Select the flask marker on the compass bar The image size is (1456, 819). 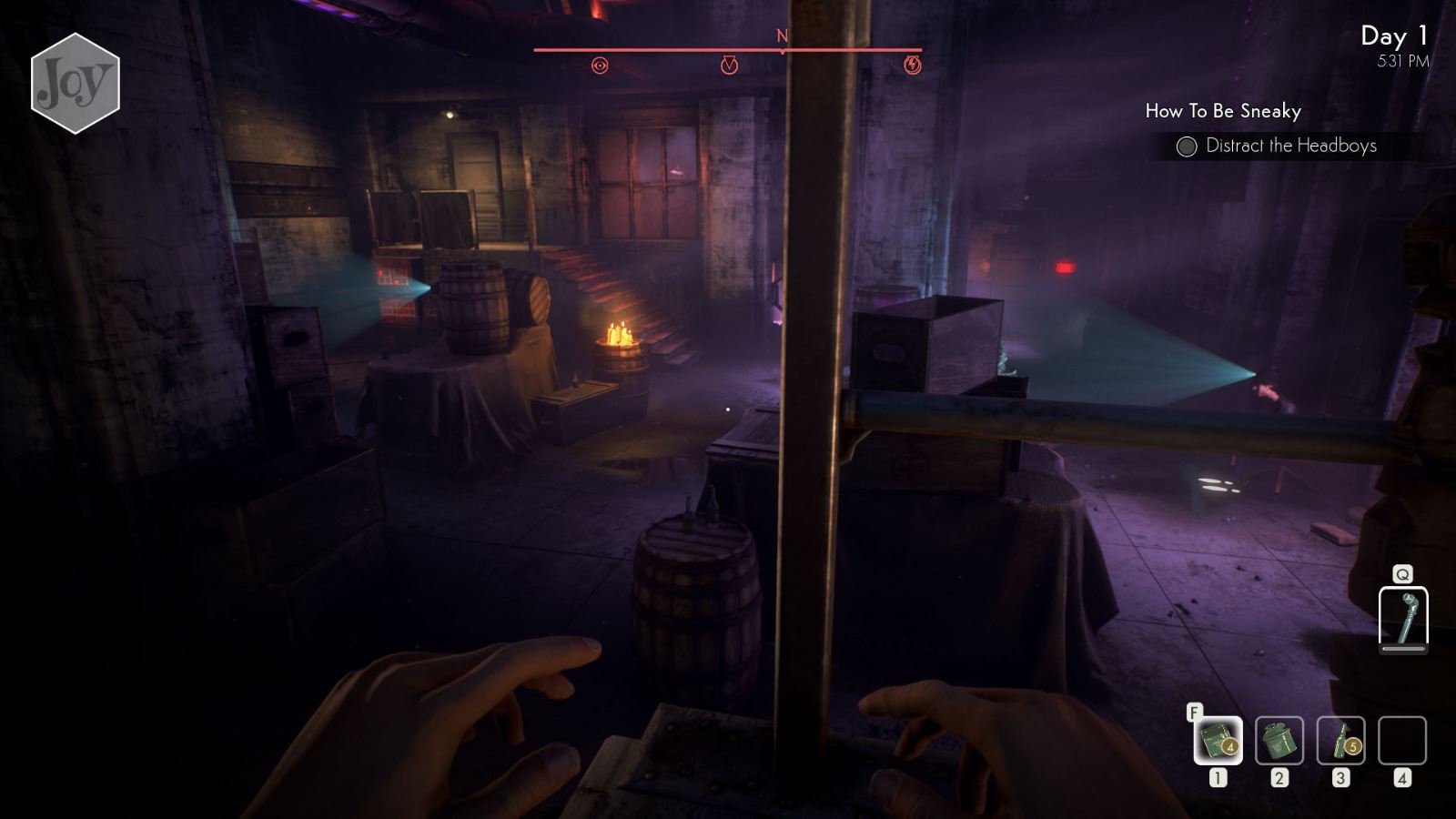[x=728, y=66]
